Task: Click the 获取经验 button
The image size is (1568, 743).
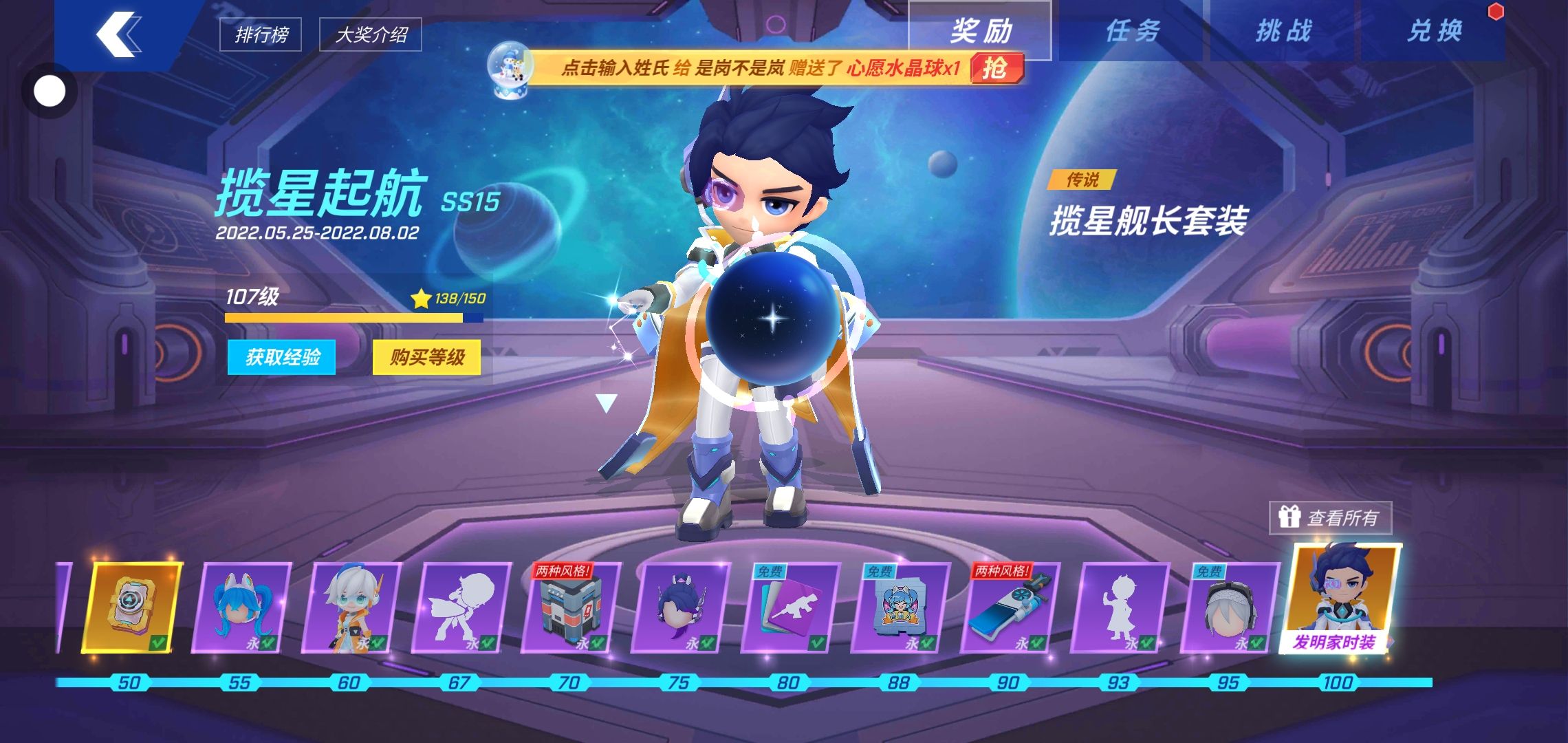Action: [282, 357]
